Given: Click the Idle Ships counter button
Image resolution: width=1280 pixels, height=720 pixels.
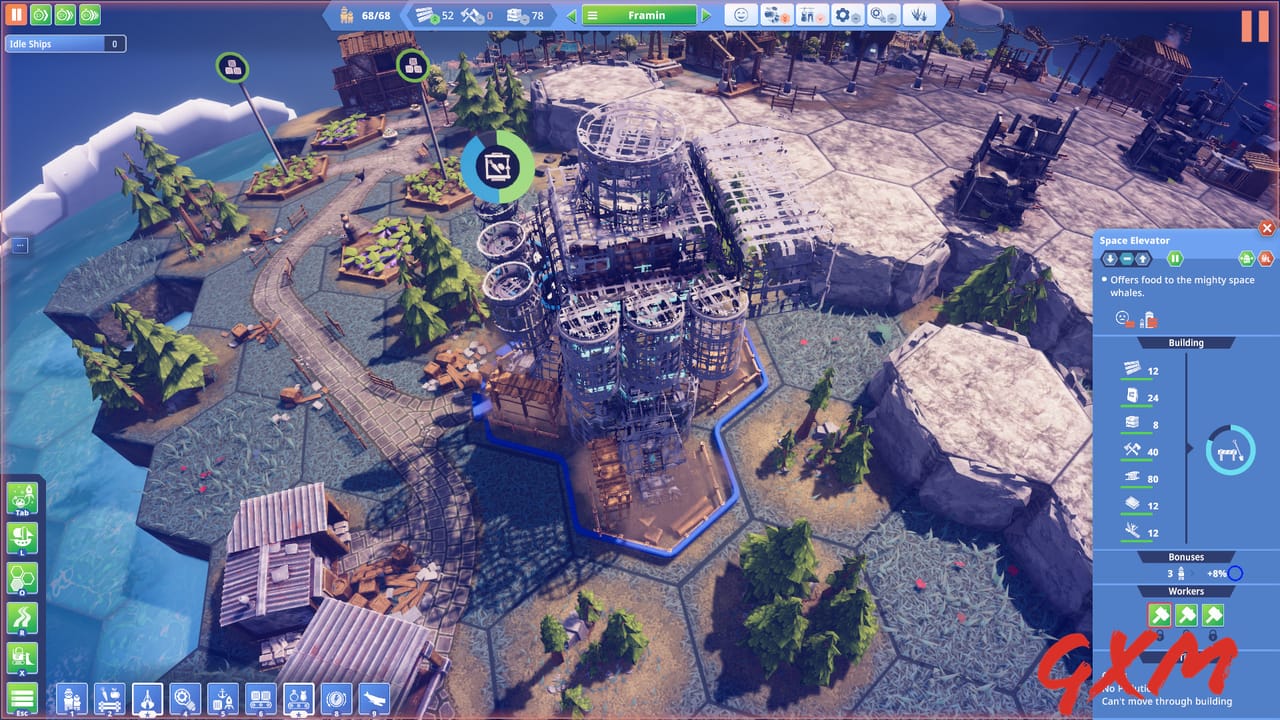Looking at the screenshot, I should click(64, 43).
